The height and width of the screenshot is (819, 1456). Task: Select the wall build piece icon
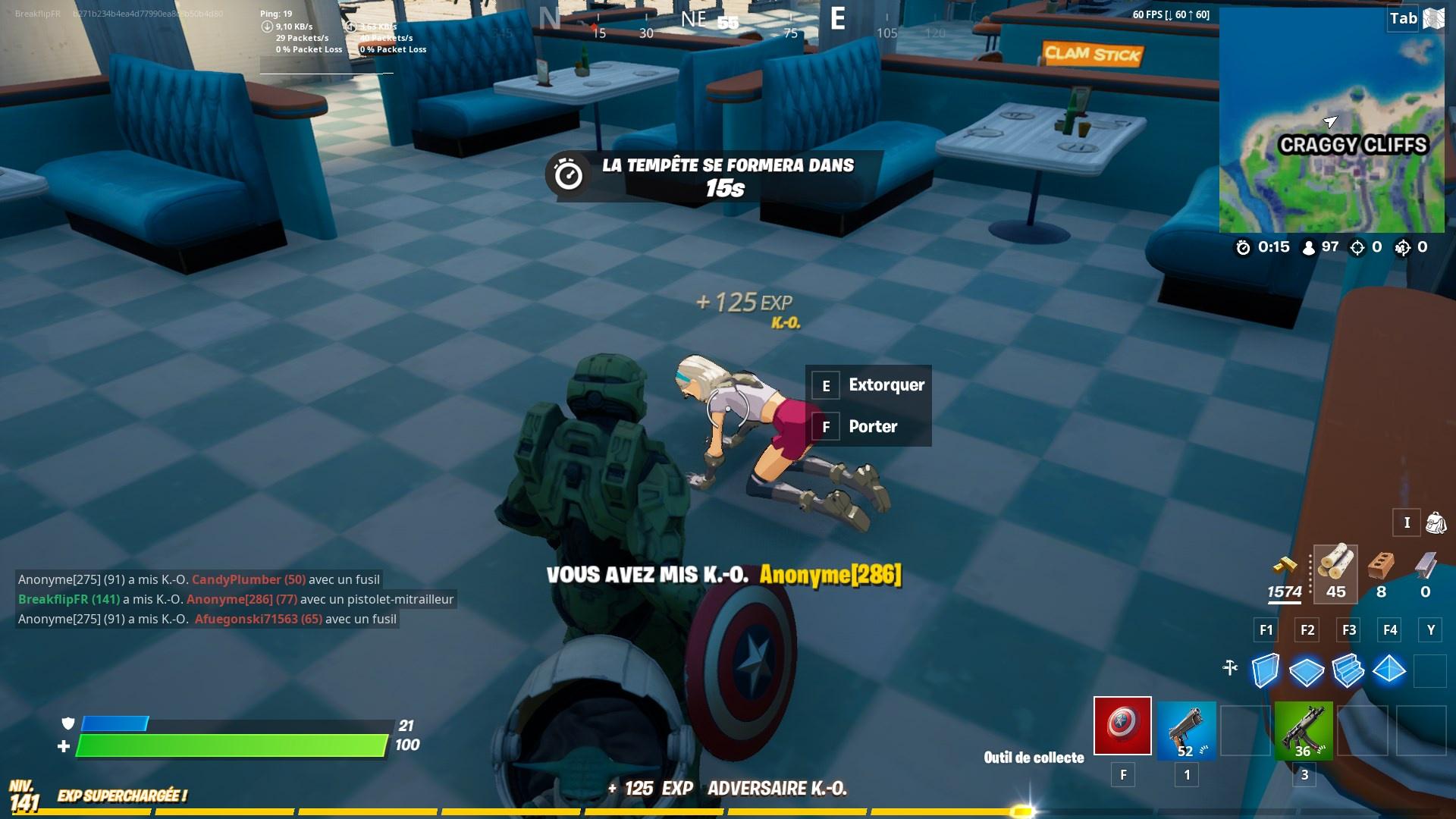click(1265, 670)
